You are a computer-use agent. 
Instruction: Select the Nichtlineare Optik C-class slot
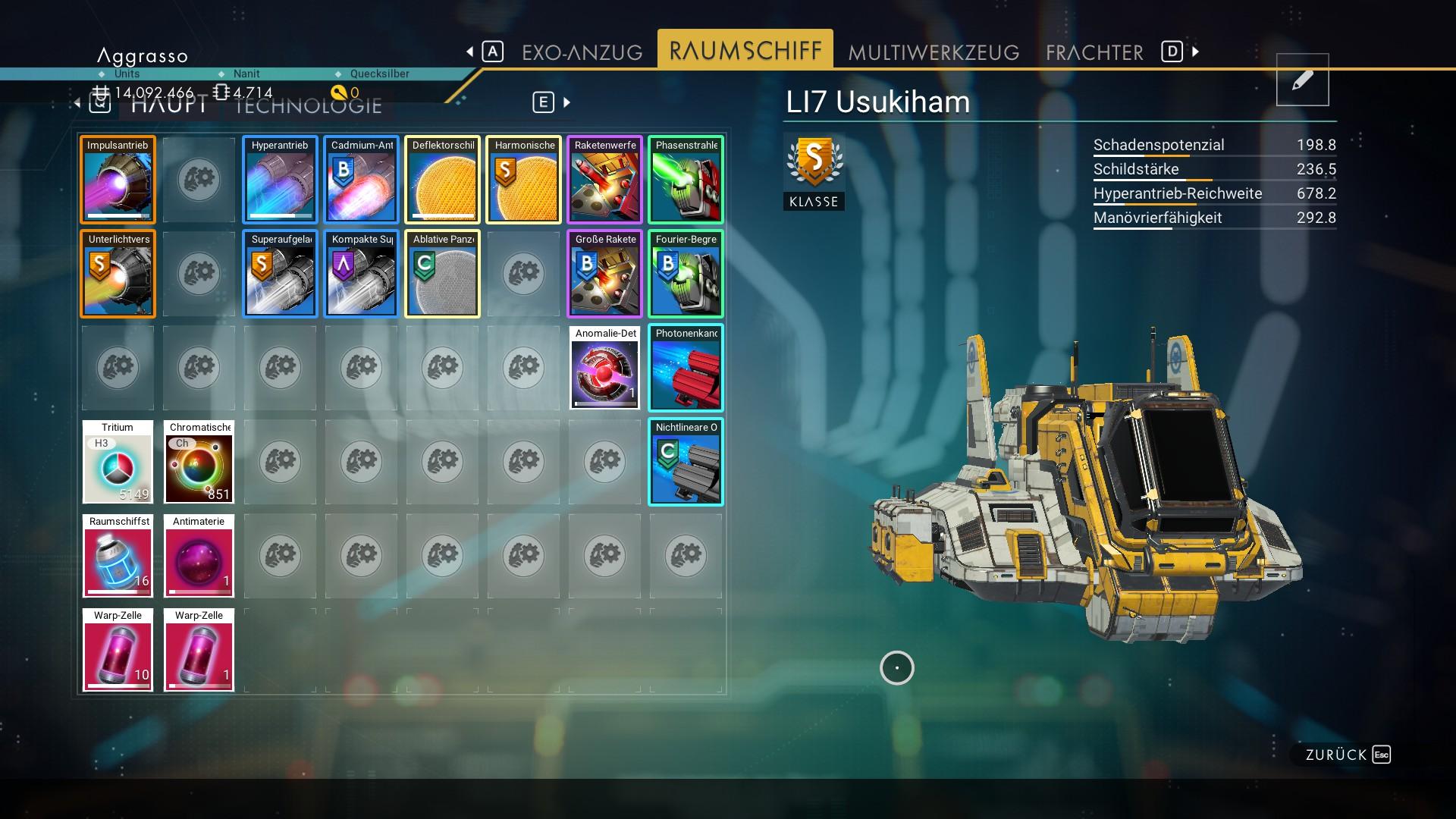coord(686,462)
